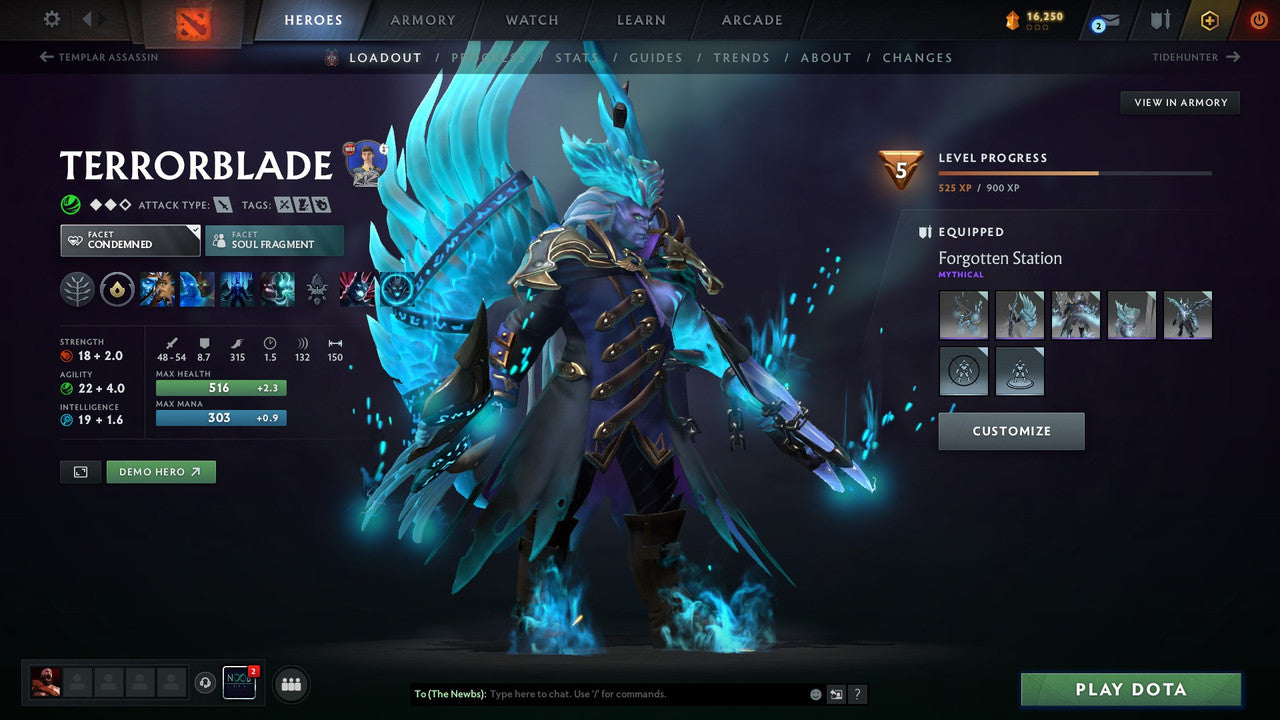The height and width of the screenshot is (720, 1280).
Task: Select the Soul Fragment facet
Action: pos(274,240)
